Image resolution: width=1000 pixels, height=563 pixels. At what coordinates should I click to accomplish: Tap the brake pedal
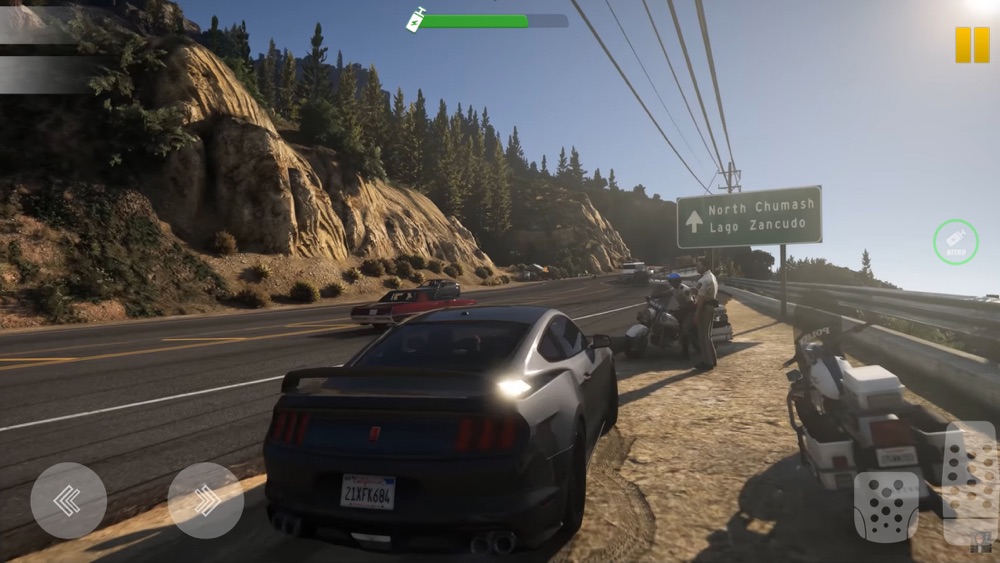tap(885, 506)
